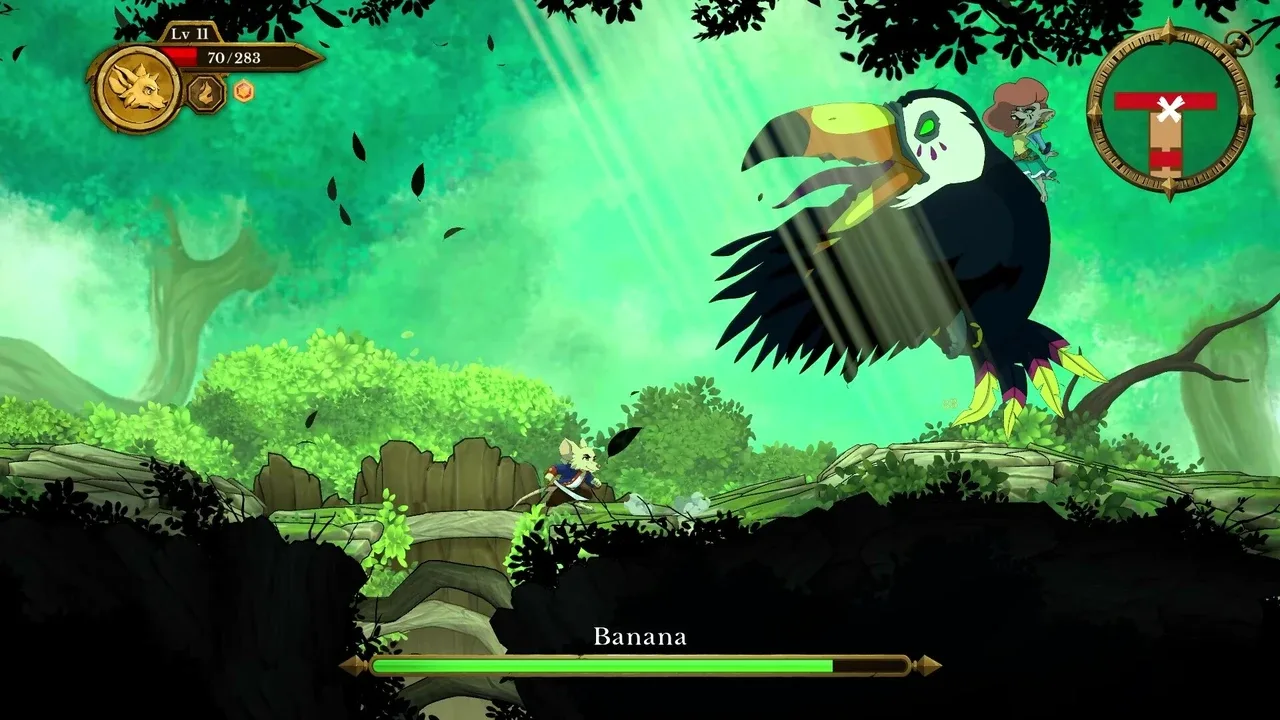Click the Lv 11 level emblem
1280x720 pixels.
click(189, 33)
